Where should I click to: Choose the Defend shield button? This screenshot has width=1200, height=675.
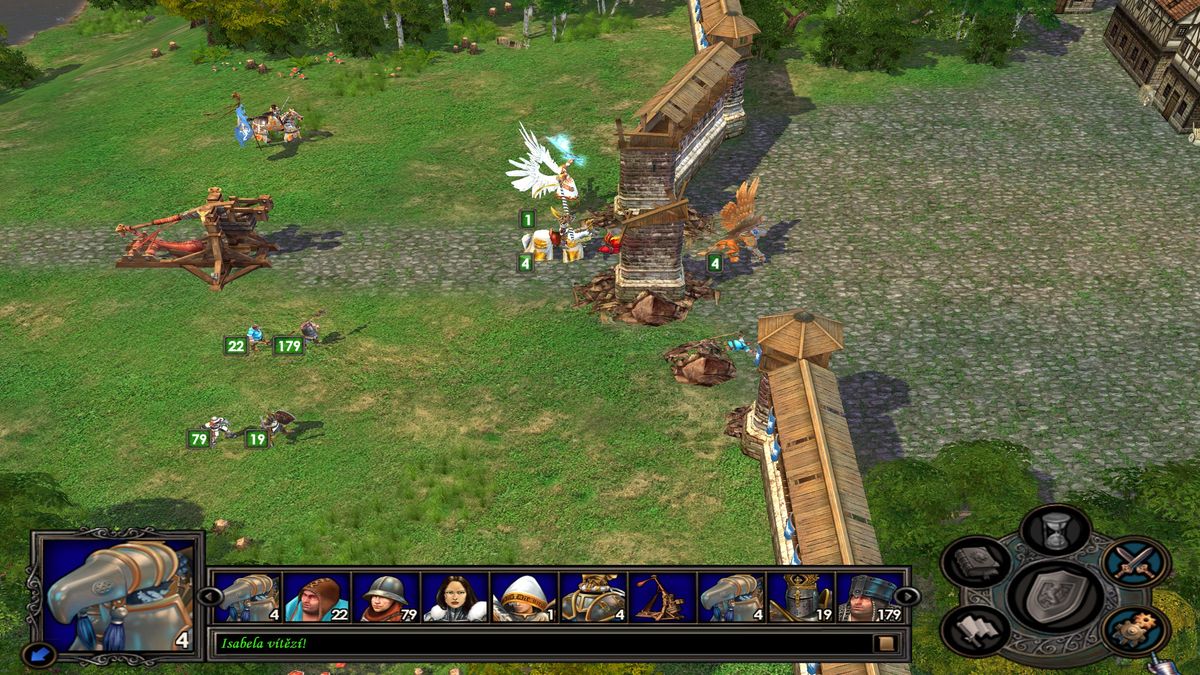1056,596
